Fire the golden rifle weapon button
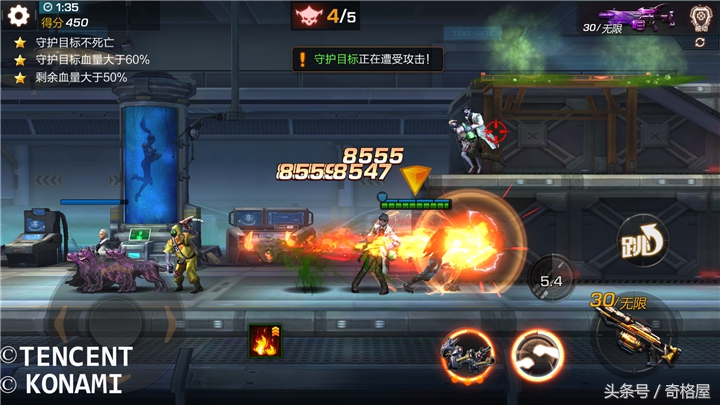720x405 pixels. coord(630,330)
